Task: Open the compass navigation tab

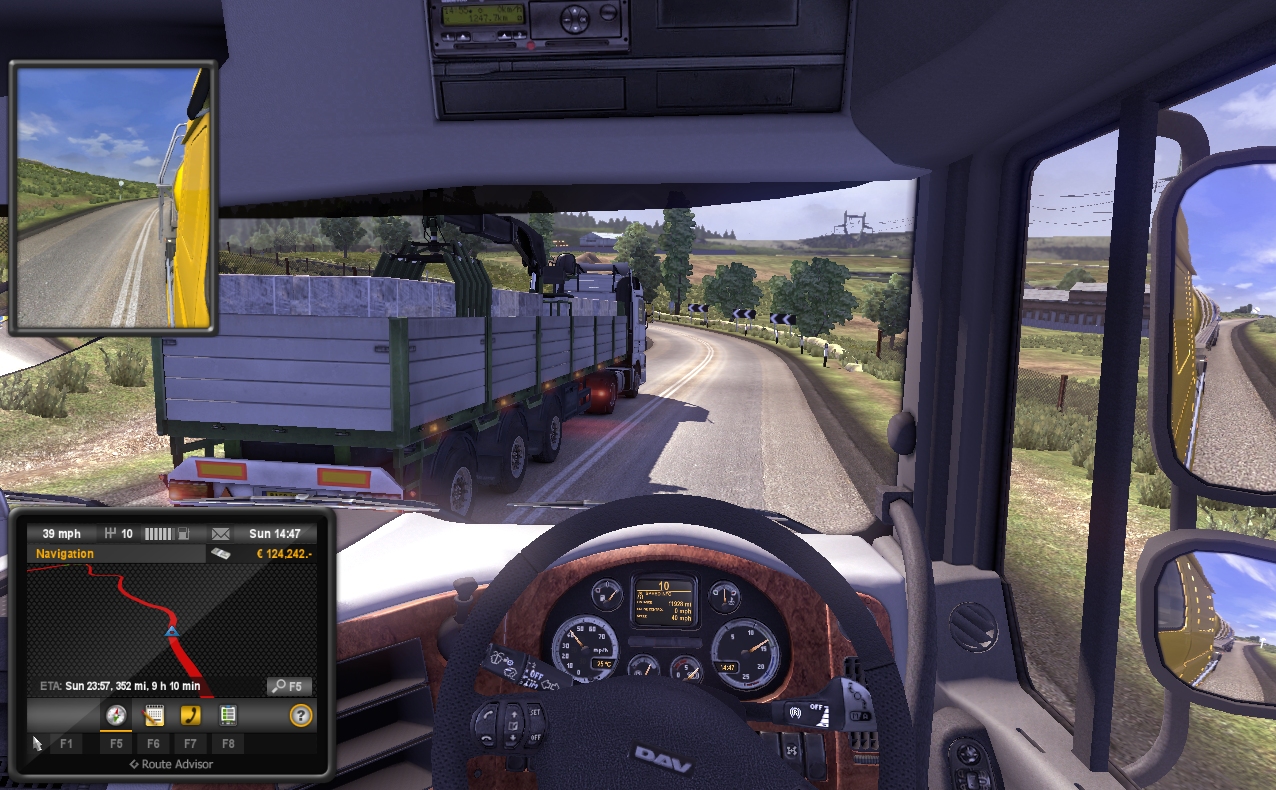Action: pyautogui.click(x=117, y=715)
